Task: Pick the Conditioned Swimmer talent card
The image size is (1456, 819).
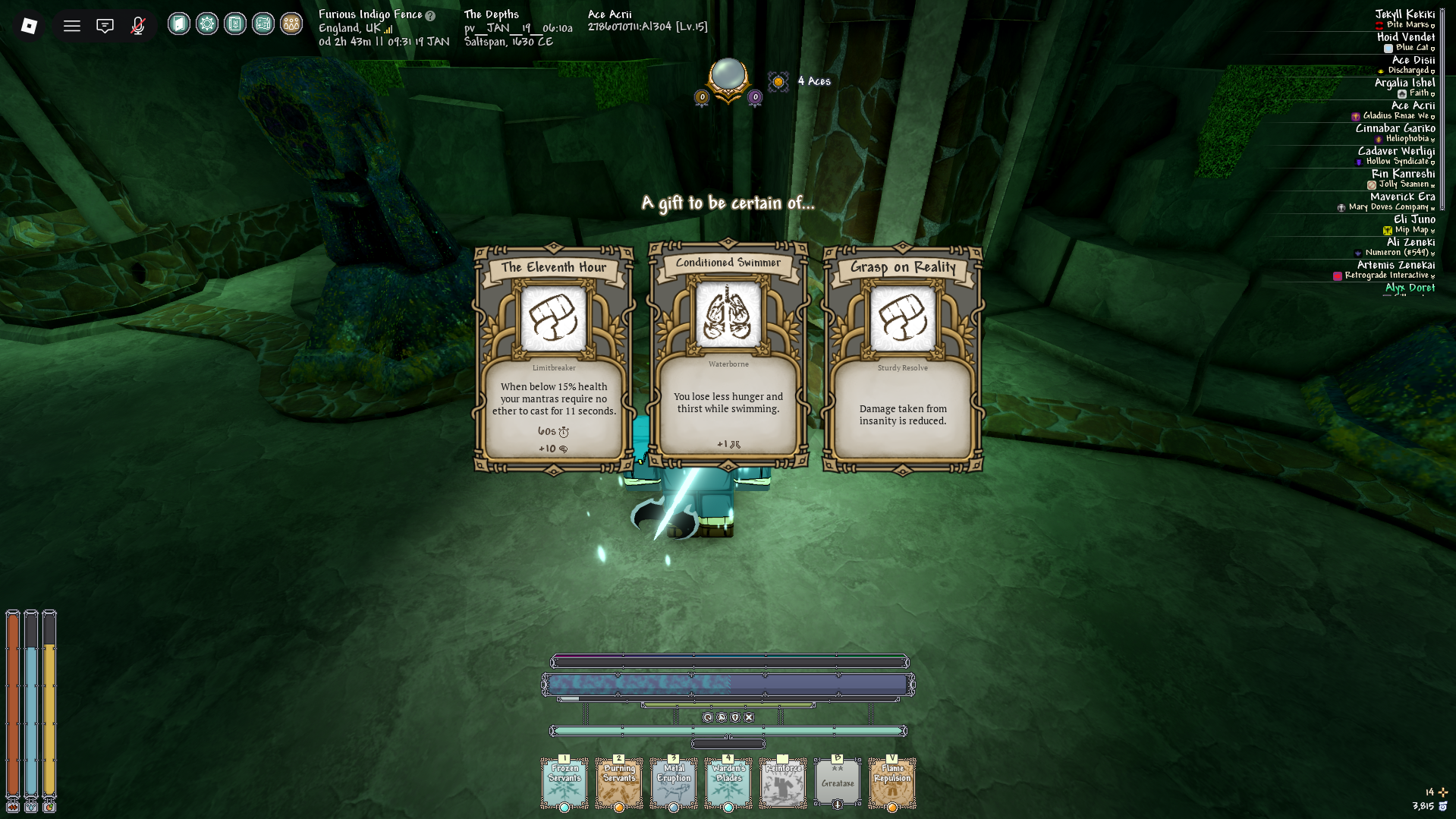Action: pyautogui.click(x=728, y=354)
